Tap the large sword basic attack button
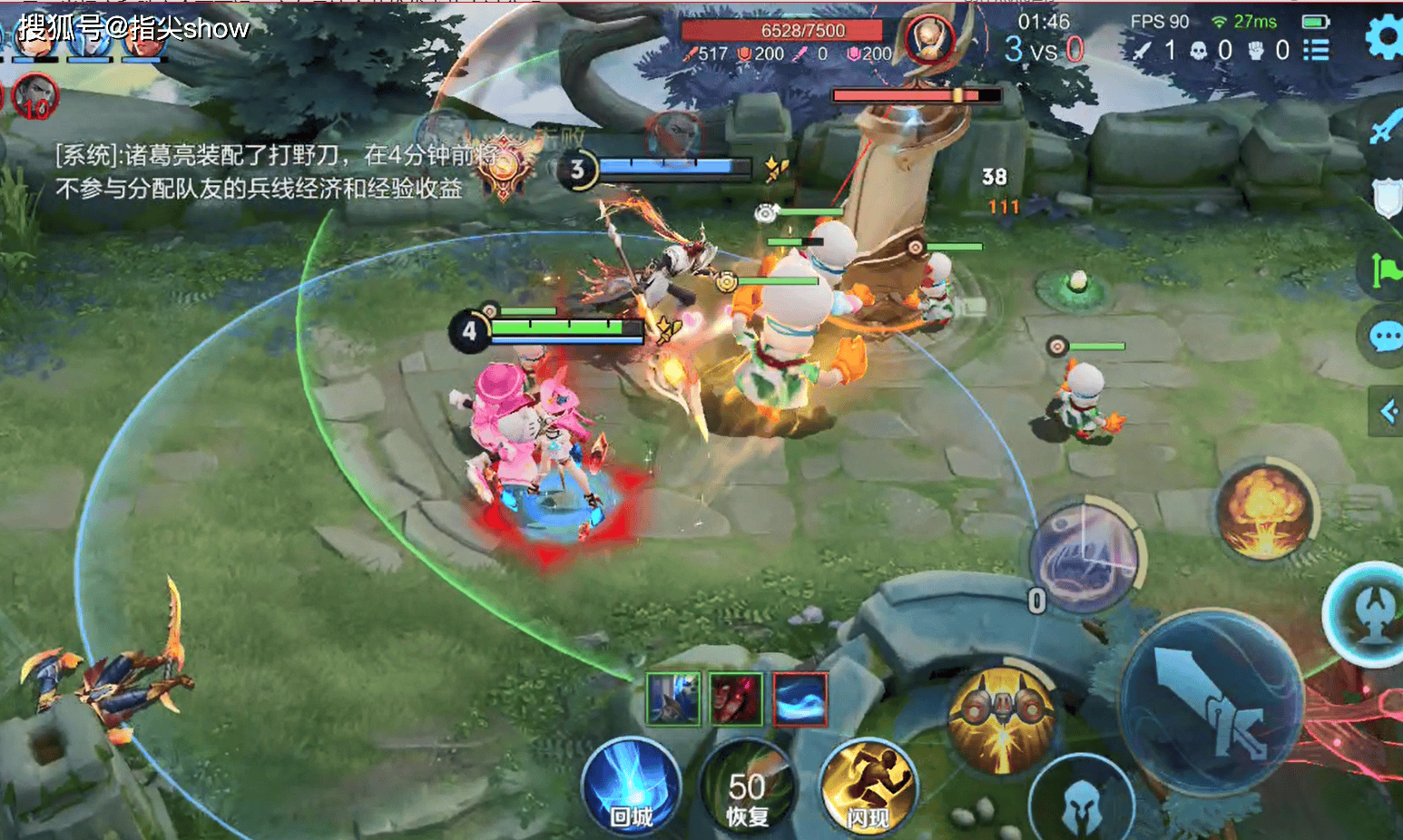The width and height of the screenshot is (1403, 840). pos(1212,705)
